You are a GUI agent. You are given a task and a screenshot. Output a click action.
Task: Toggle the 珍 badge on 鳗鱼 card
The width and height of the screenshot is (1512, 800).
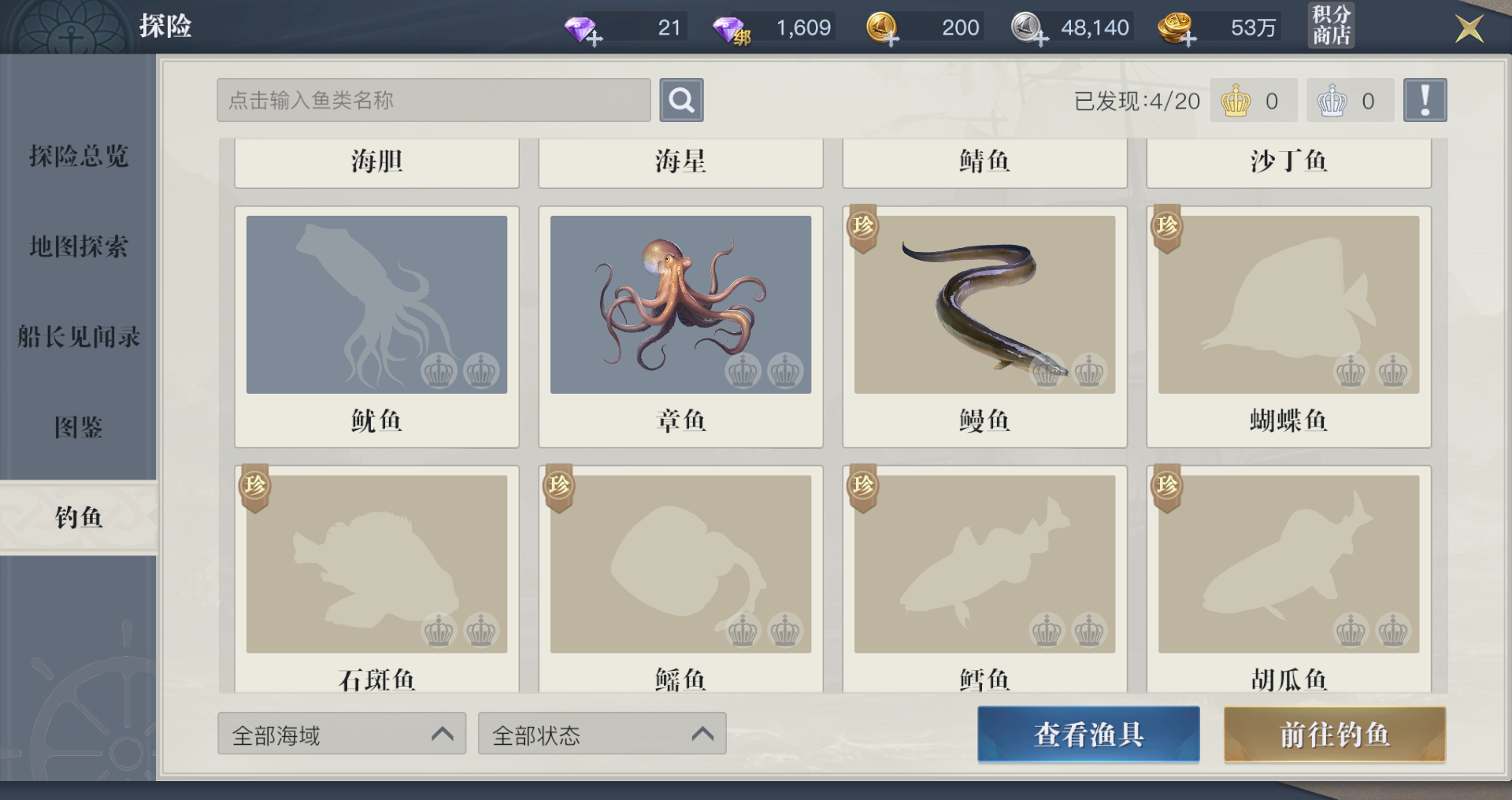(x=862, y=228)
